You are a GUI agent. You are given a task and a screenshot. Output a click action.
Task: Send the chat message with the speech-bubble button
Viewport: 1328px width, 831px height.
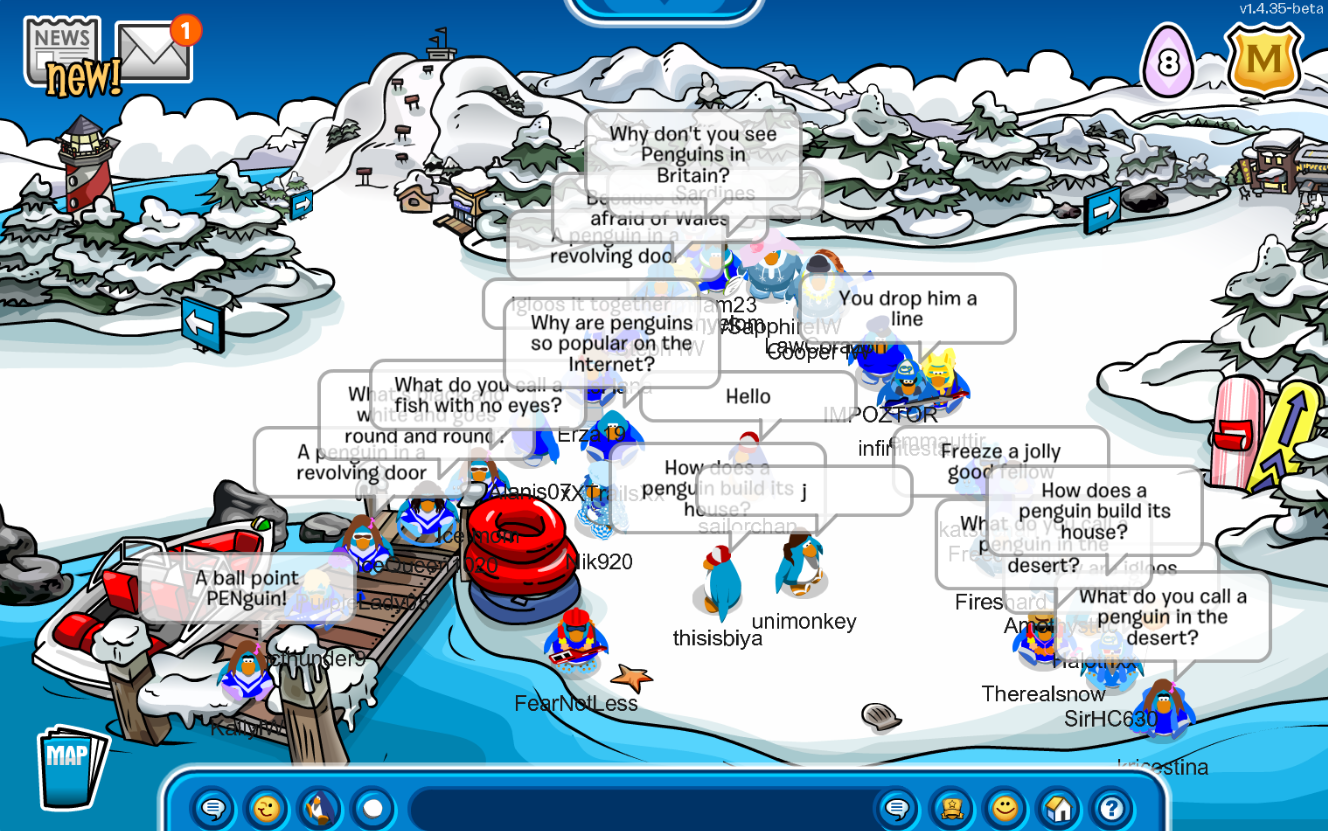pyautogui.click(x=897, y=807)
